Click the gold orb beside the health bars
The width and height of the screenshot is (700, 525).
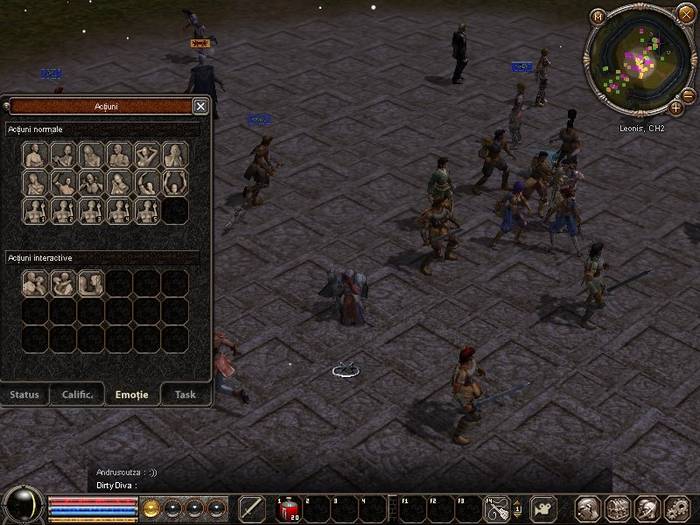pyautogui.click(x=152, y=507)
